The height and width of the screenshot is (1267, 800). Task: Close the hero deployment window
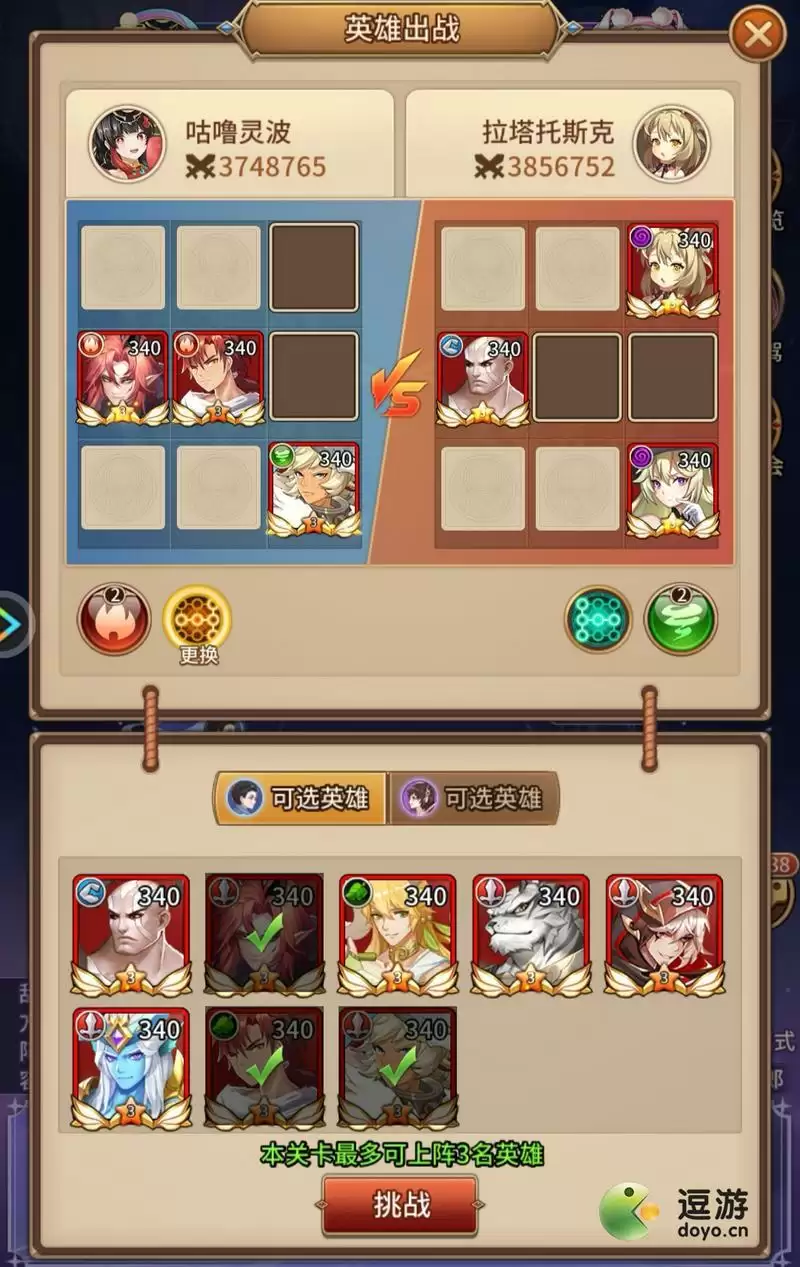tap(758, 37)
